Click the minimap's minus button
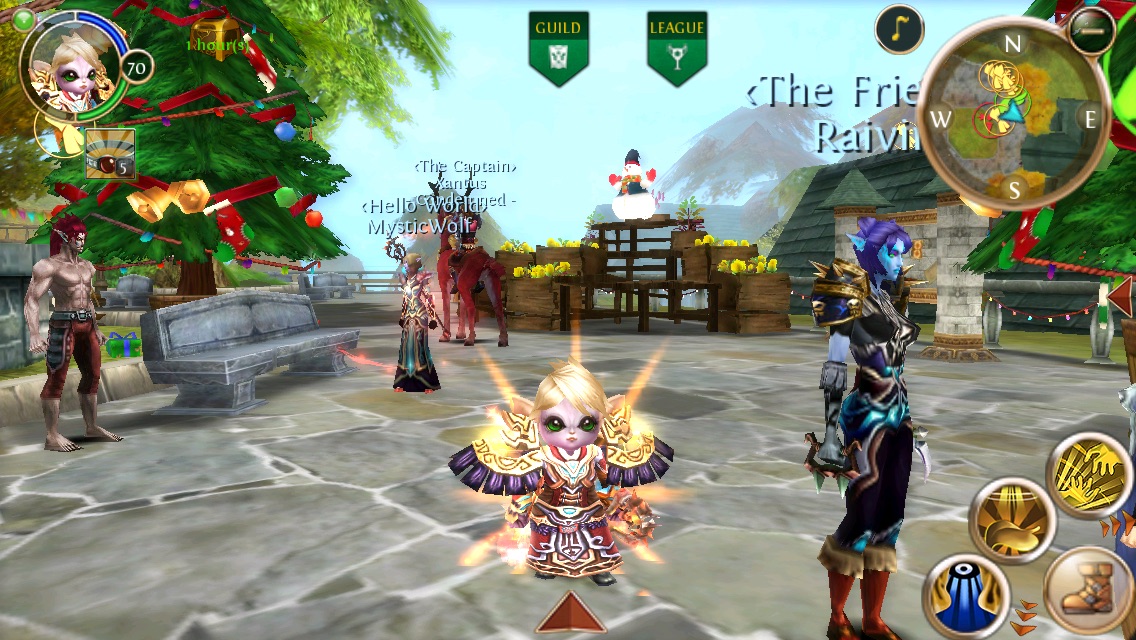The height and width of the screenshot is (640, 1136). (1091, 31)
